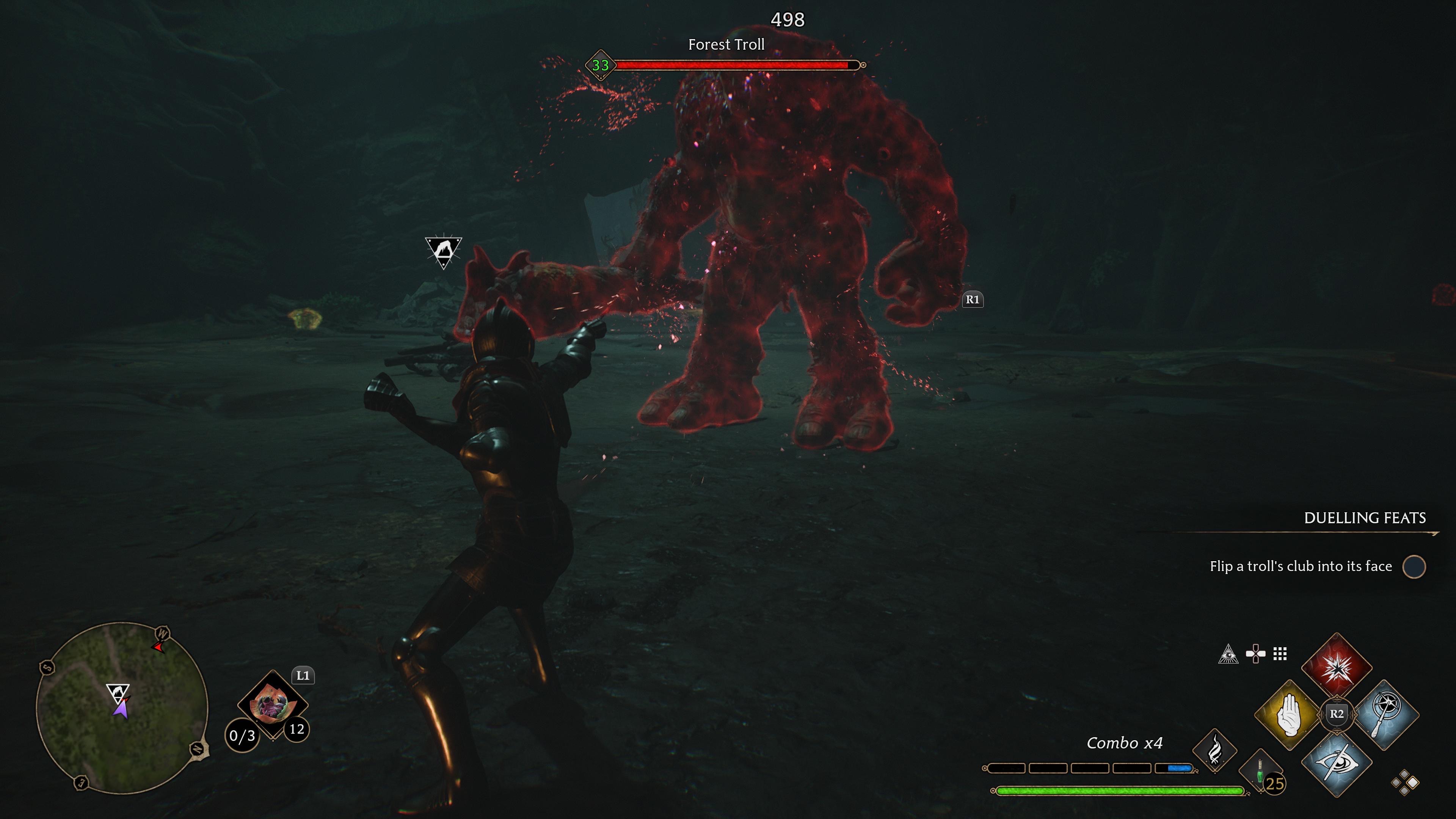Click the cave quest marker in the scene
This screenshot has height=819, width=1456.
pos(444,251)
